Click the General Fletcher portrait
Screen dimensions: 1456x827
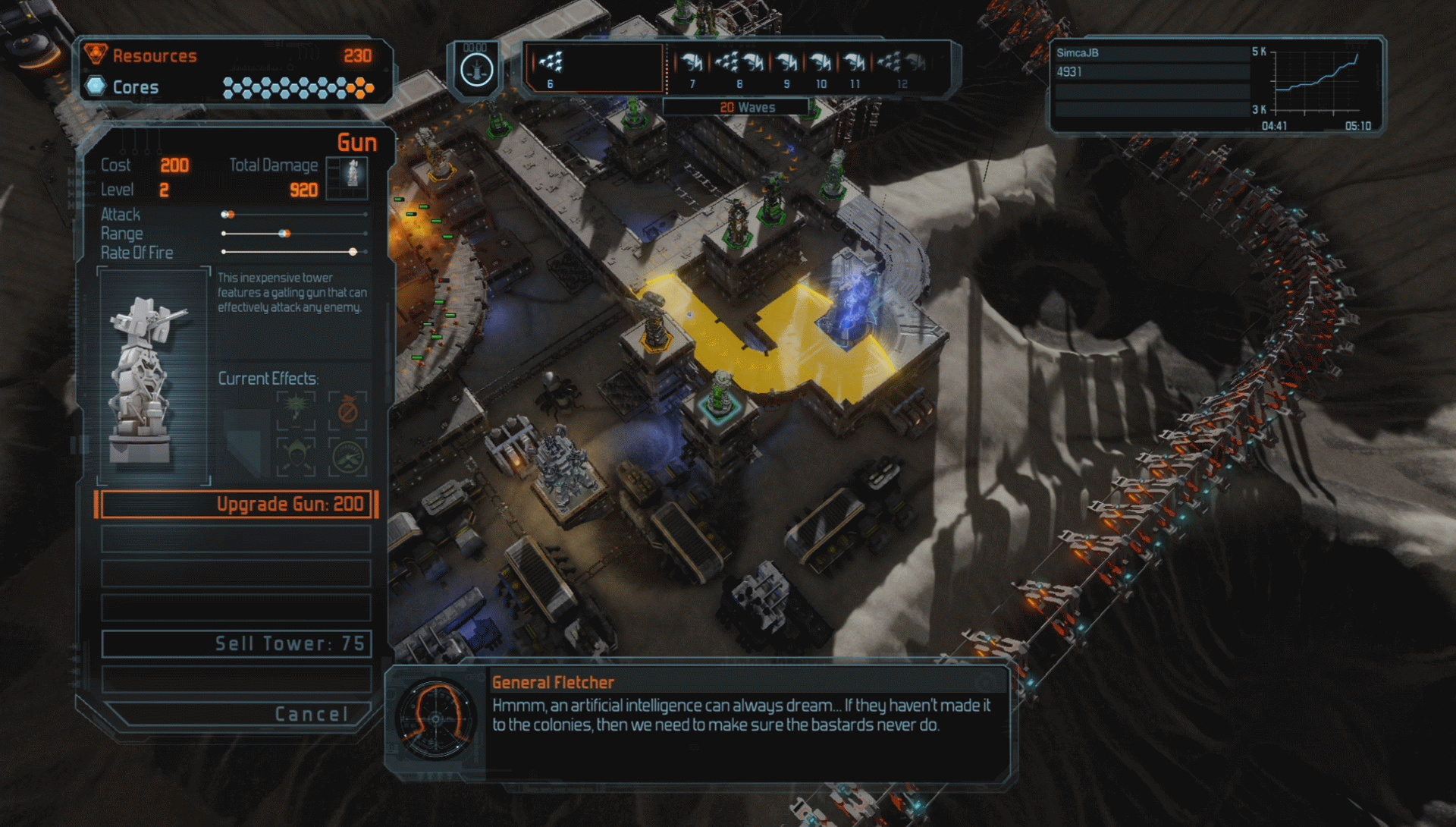436,719
